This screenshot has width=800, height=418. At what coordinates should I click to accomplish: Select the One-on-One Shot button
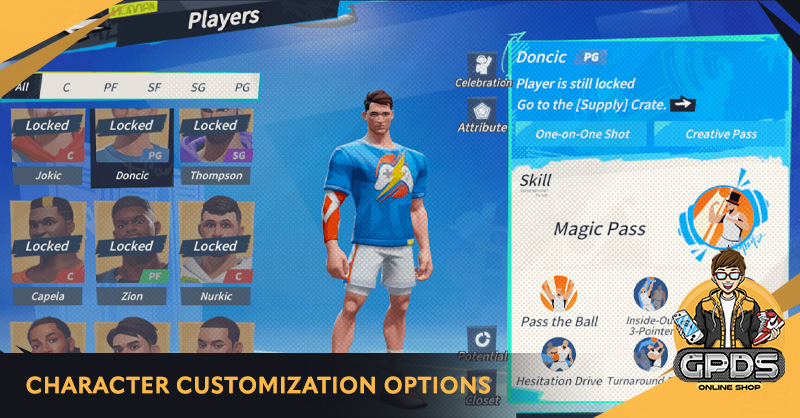pos(582,133)
